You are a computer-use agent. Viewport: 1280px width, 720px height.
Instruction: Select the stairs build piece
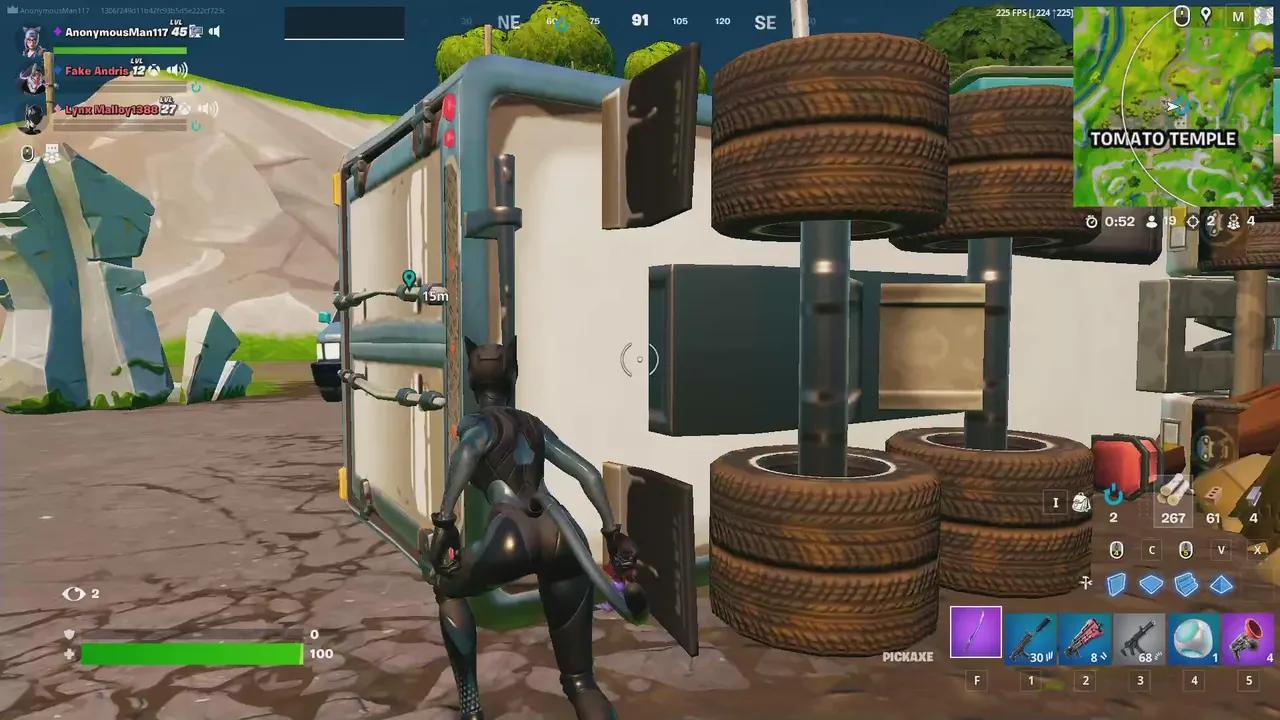(x=1186, y=584)
